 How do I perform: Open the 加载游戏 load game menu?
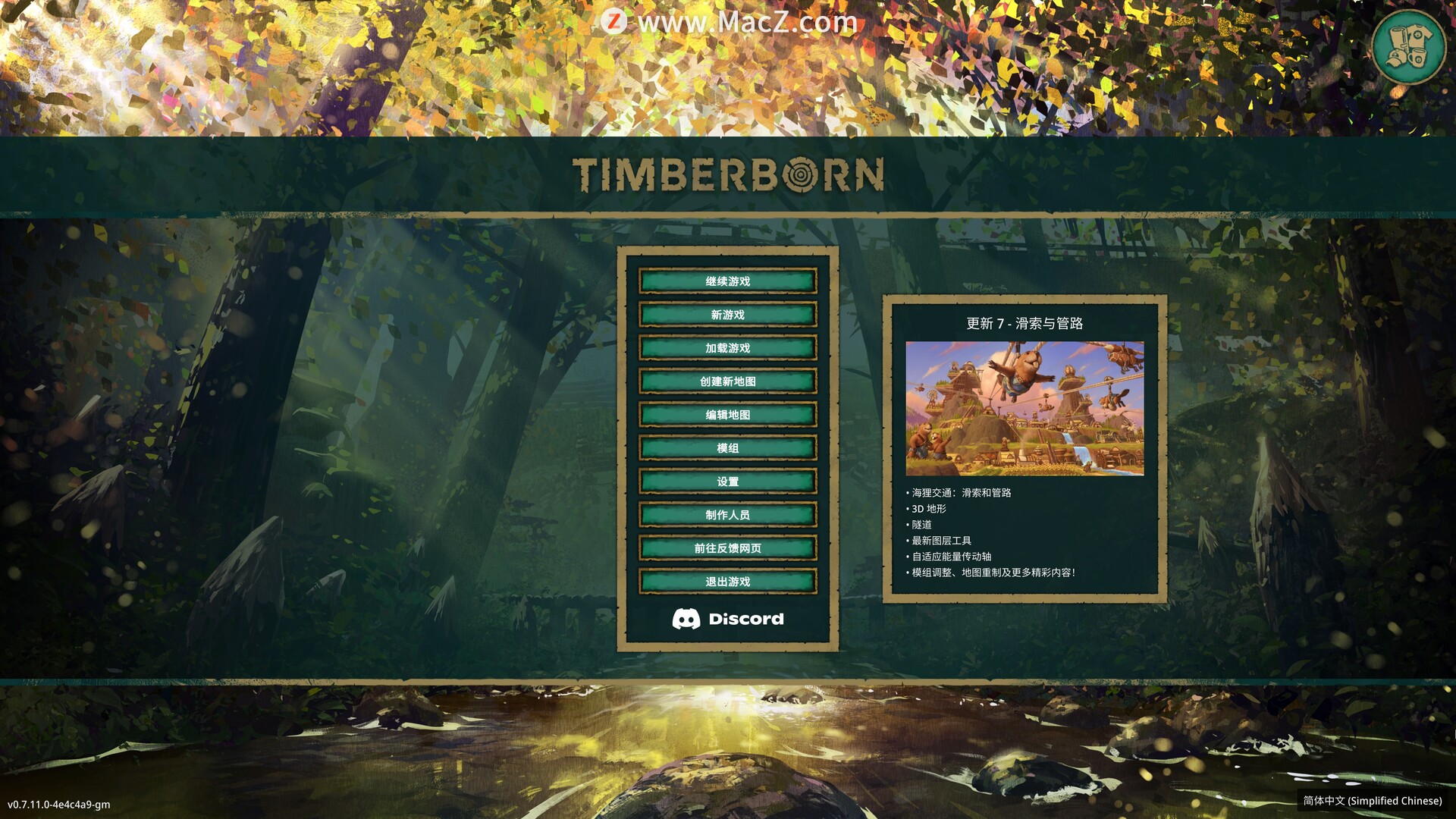coord(727,348)
